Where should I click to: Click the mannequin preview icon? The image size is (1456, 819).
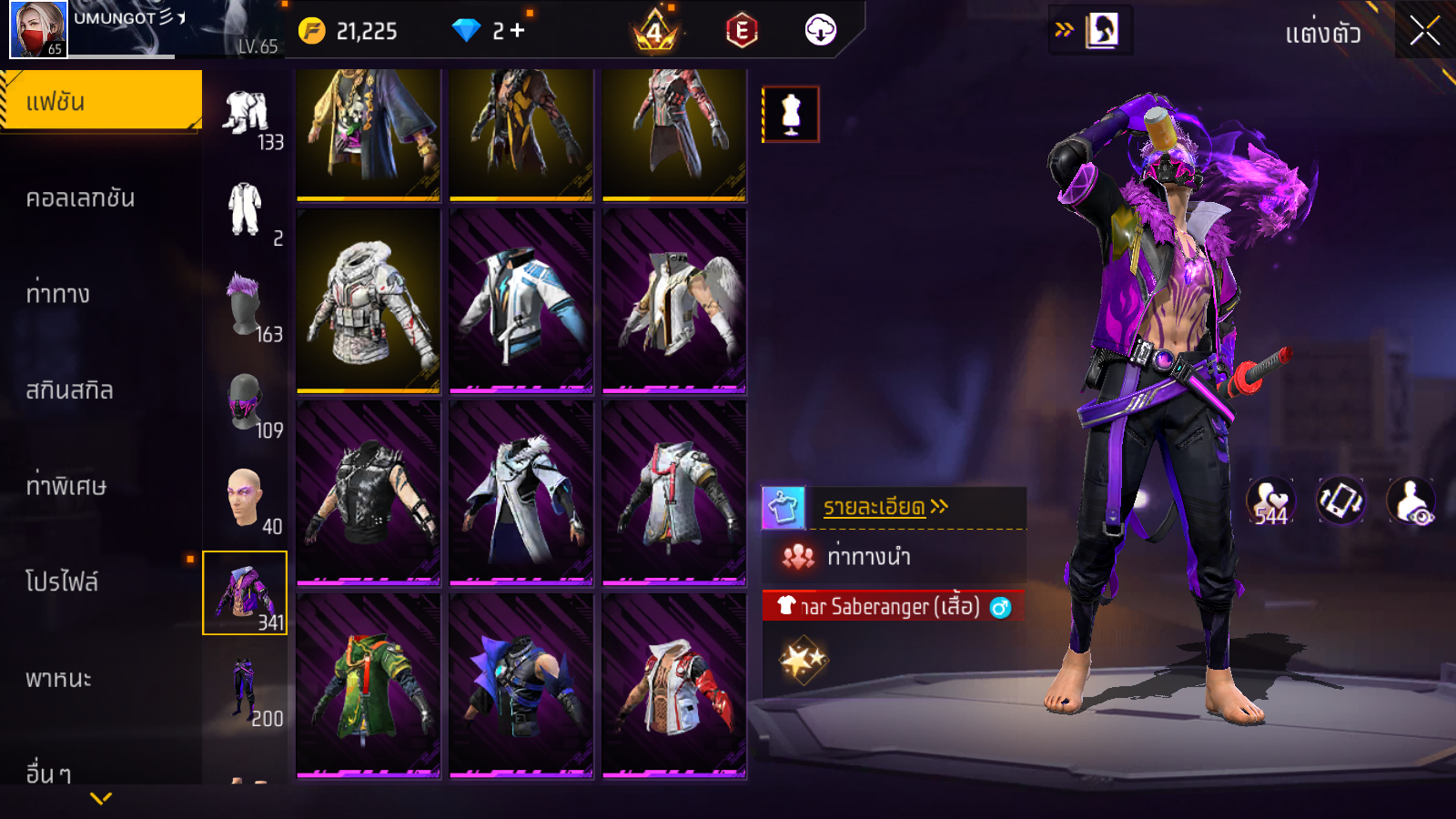tap(790, 115)
